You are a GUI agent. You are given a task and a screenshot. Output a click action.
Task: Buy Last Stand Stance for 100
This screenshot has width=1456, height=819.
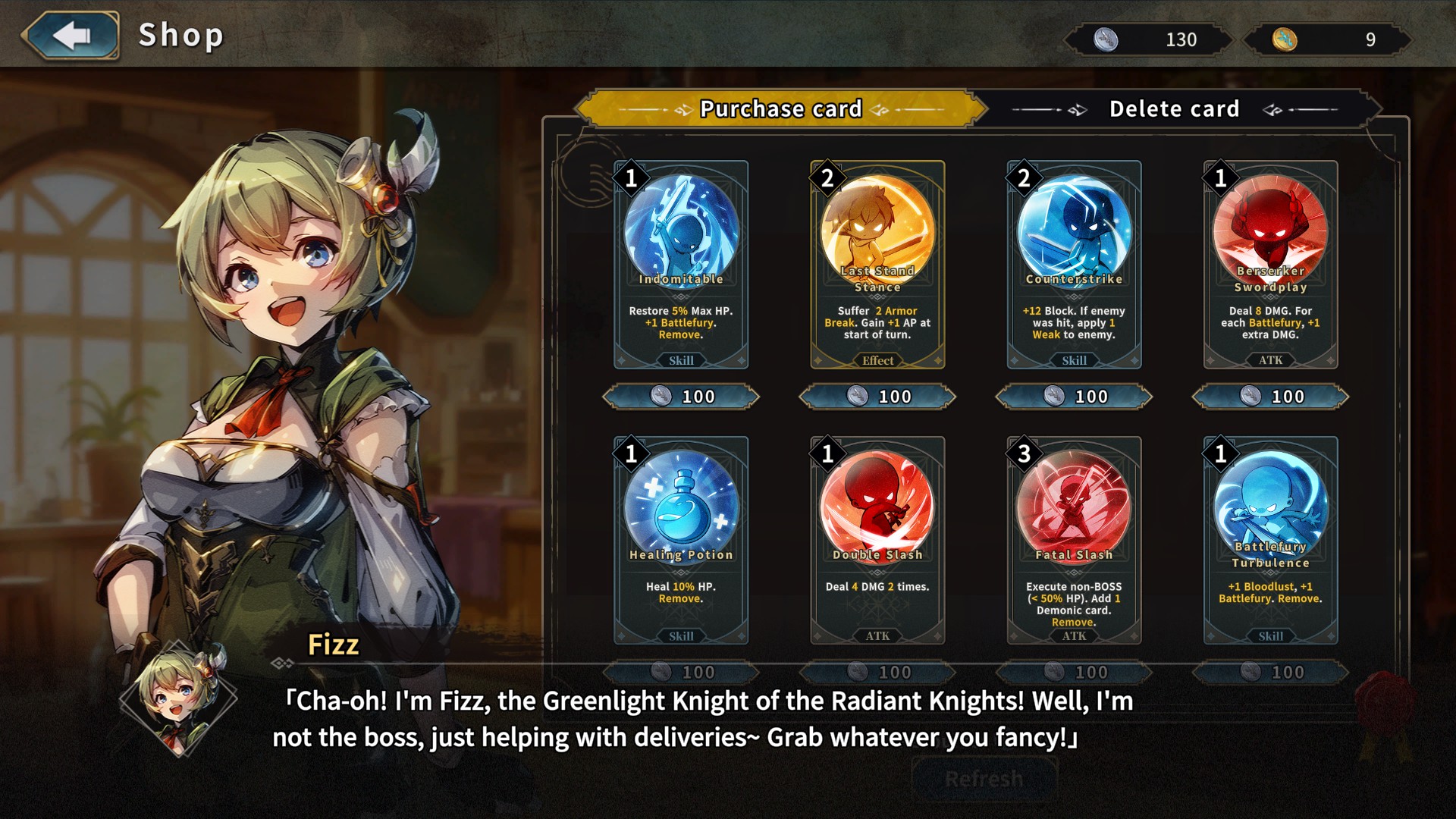coord(877,397)
